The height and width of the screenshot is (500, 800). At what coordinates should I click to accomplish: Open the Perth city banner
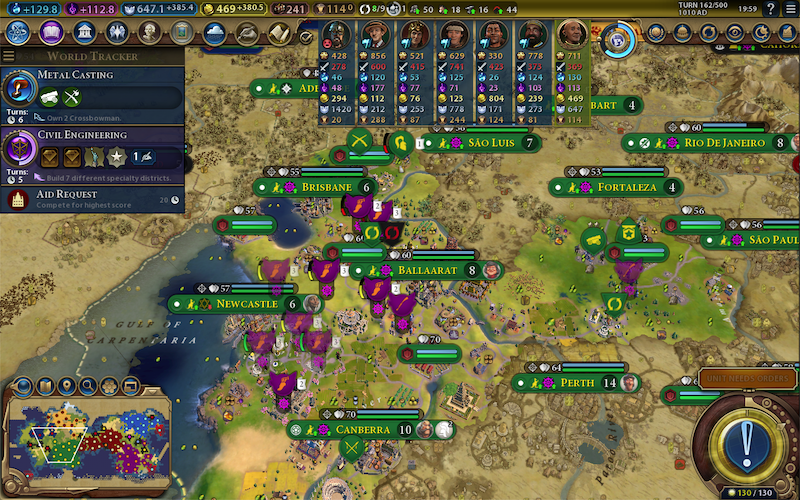pyautogui.click(x=580, y=383)
